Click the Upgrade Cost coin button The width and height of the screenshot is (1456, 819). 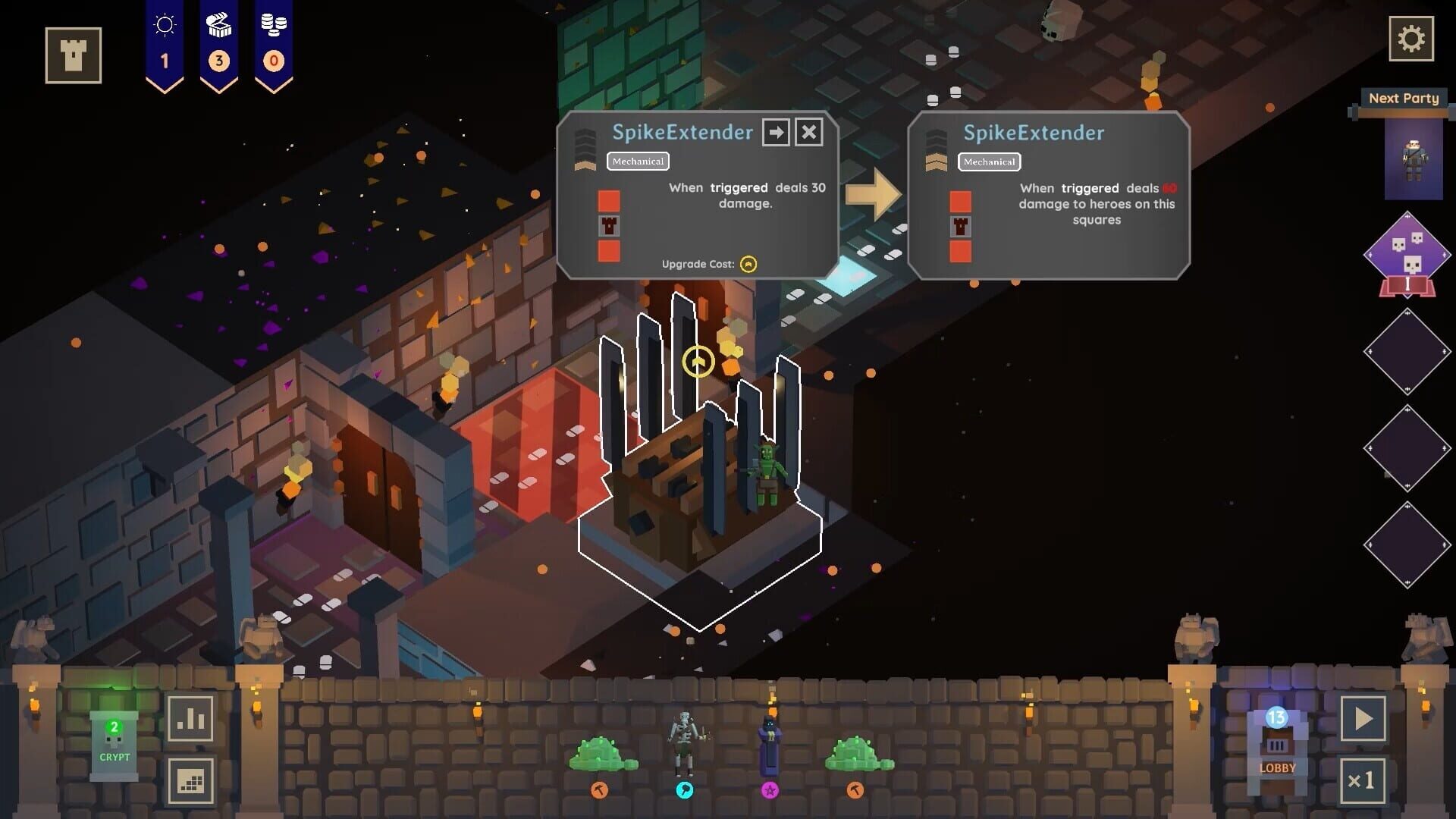pos(746,265)
